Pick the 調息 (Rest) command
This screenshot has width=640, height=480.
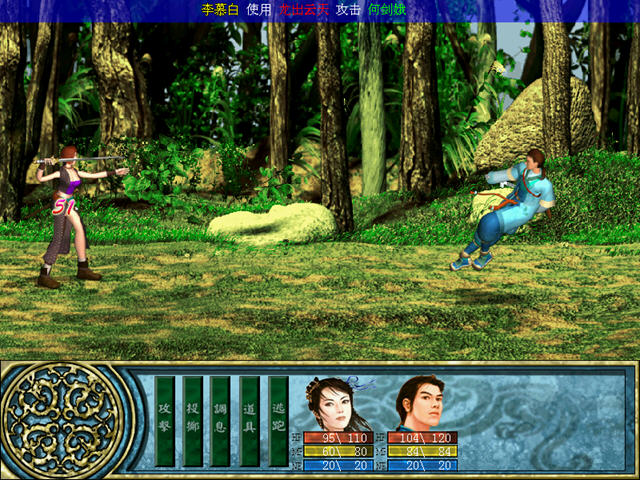point(221,420)
